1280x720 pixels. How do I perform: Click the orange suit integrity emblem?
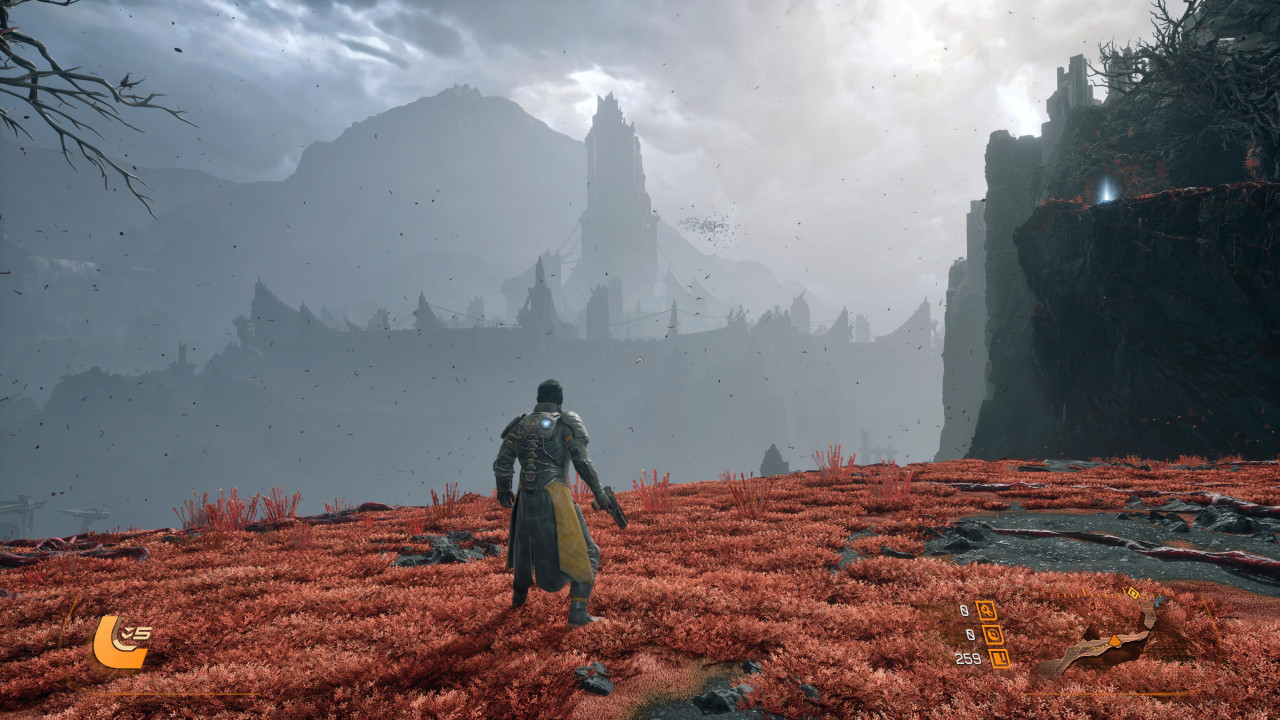pos(117,642)
